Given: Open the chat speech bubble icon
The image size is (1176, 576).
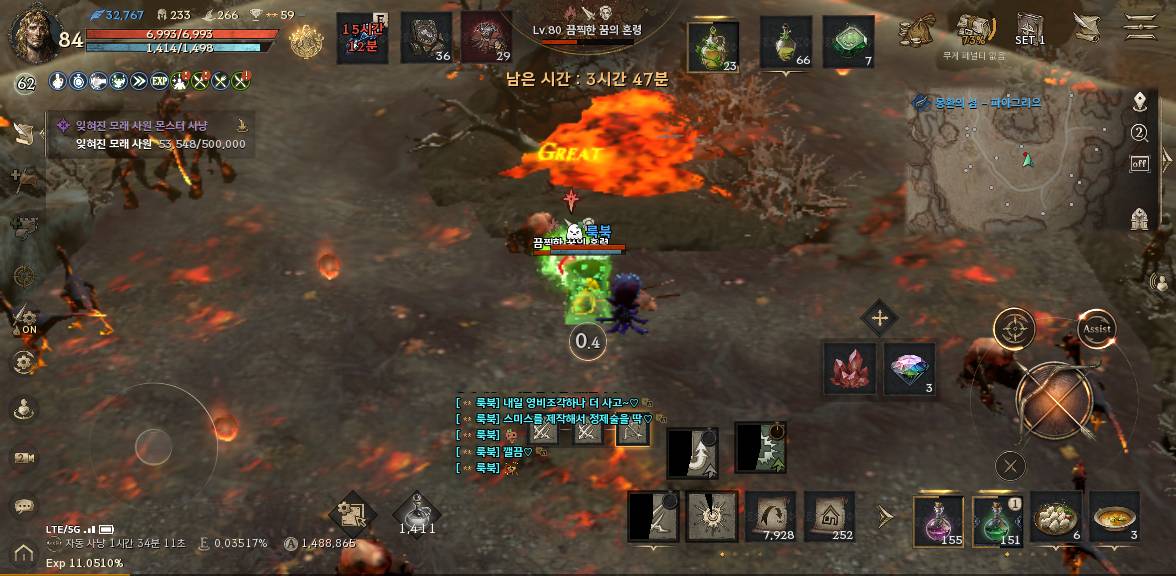Looking at the screenshot, I should click(x=24, y=507).
